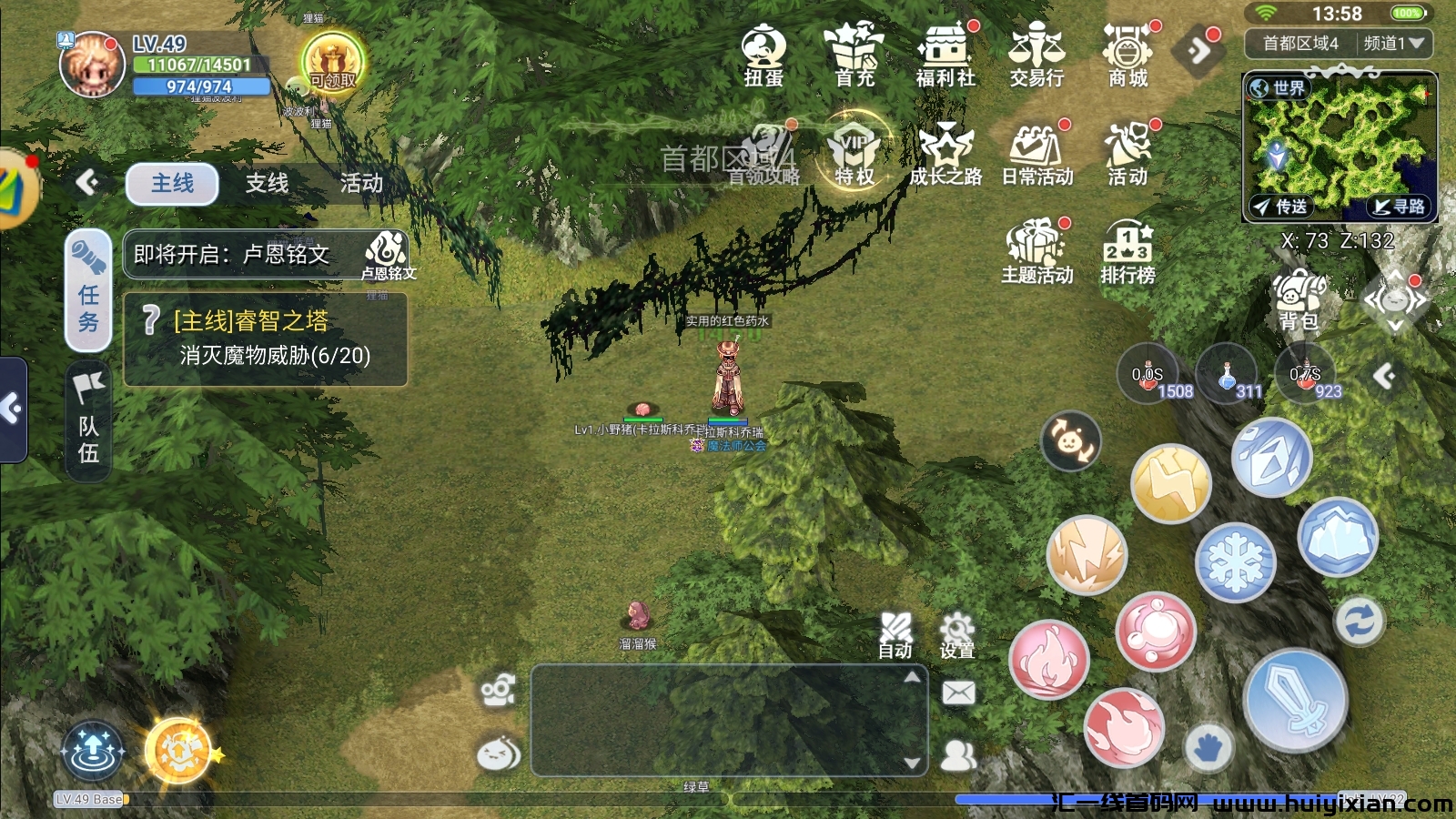
Task: Switch to the 支线 side quest tab
Action: coord(267,184)
